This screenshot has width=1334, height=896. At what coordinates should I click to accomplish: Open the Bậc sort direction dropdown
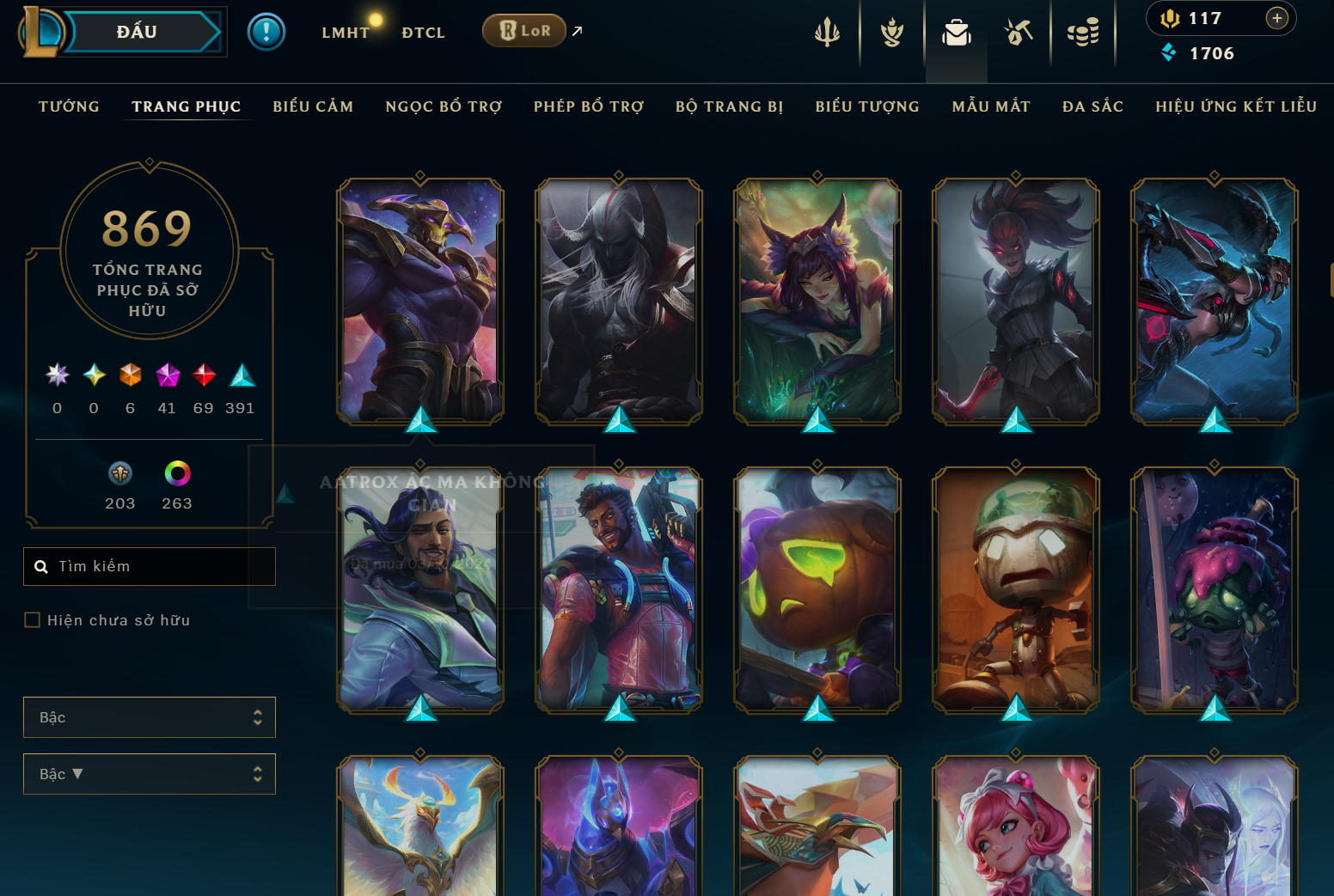[x=150, y=773]
